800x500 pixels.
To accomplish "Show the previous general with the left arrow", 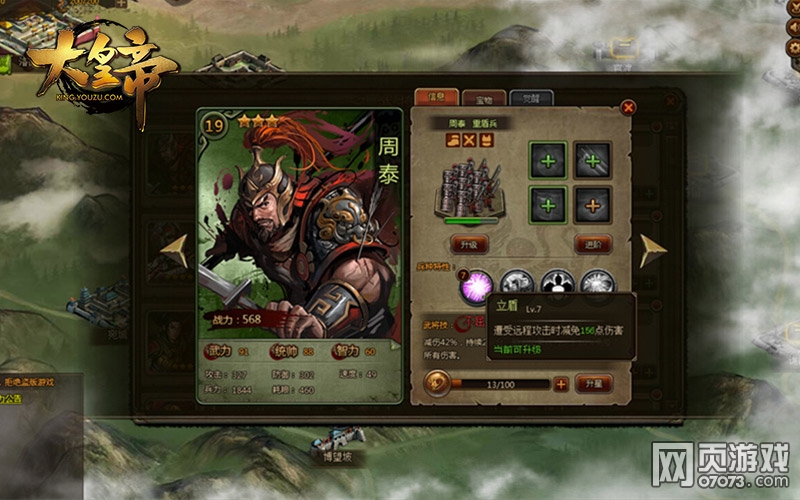I will (x=175, y=251).
